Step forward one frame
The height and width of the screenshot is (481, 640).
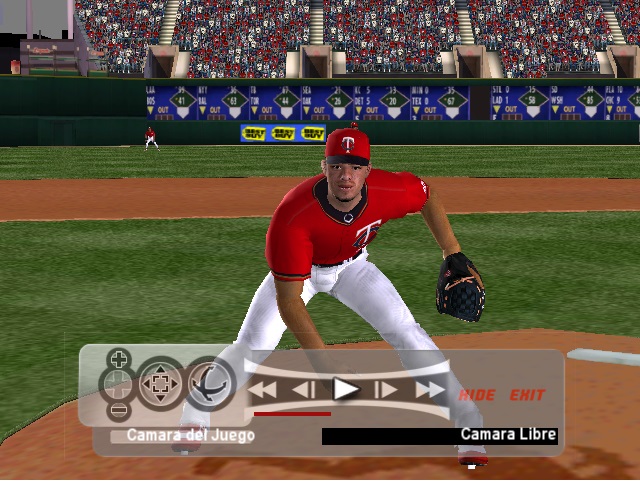tap(386, 390)
